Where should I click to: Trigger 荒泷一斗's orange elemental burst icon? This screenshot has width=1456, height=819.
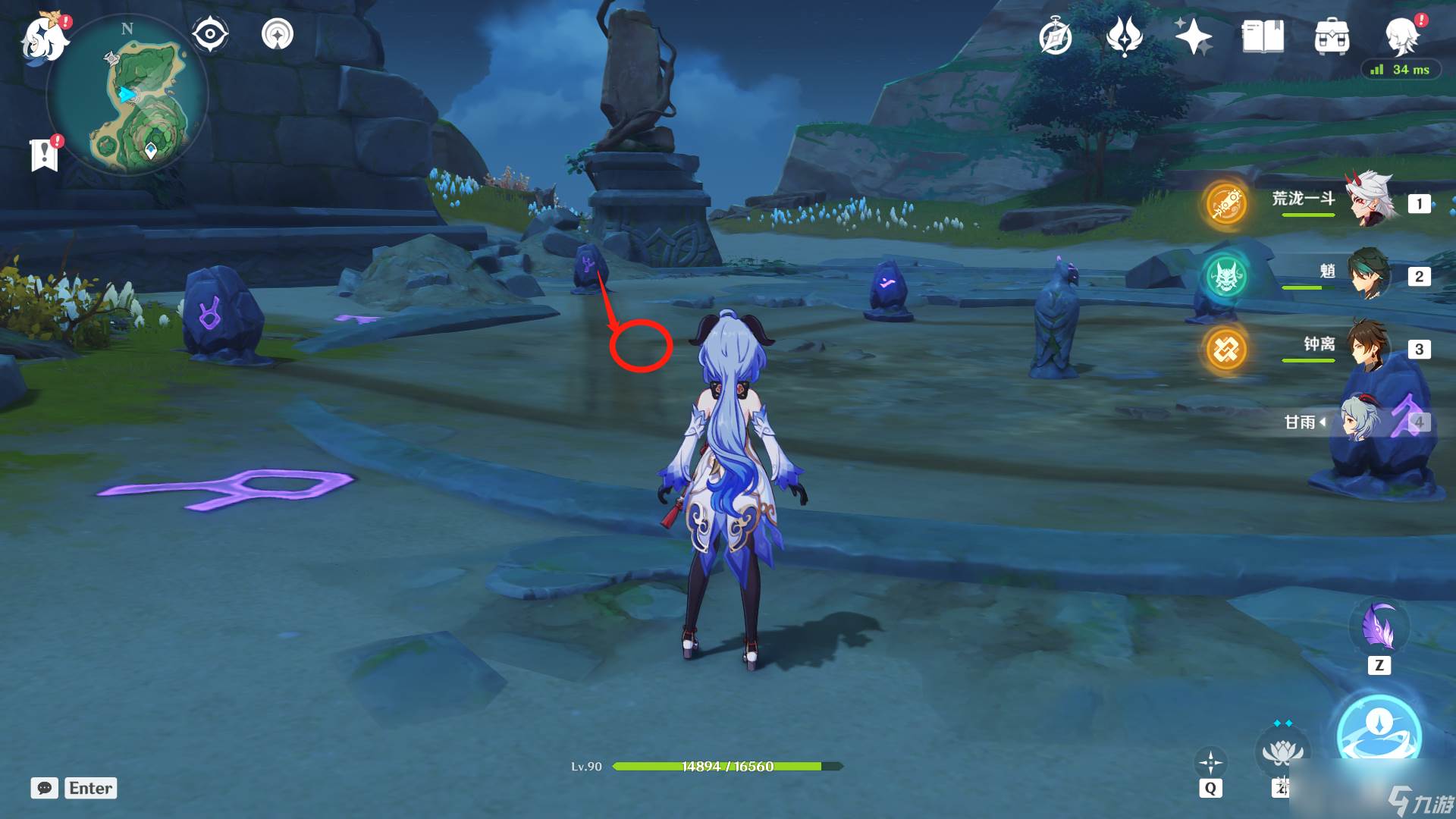[x=1226, y=203]
